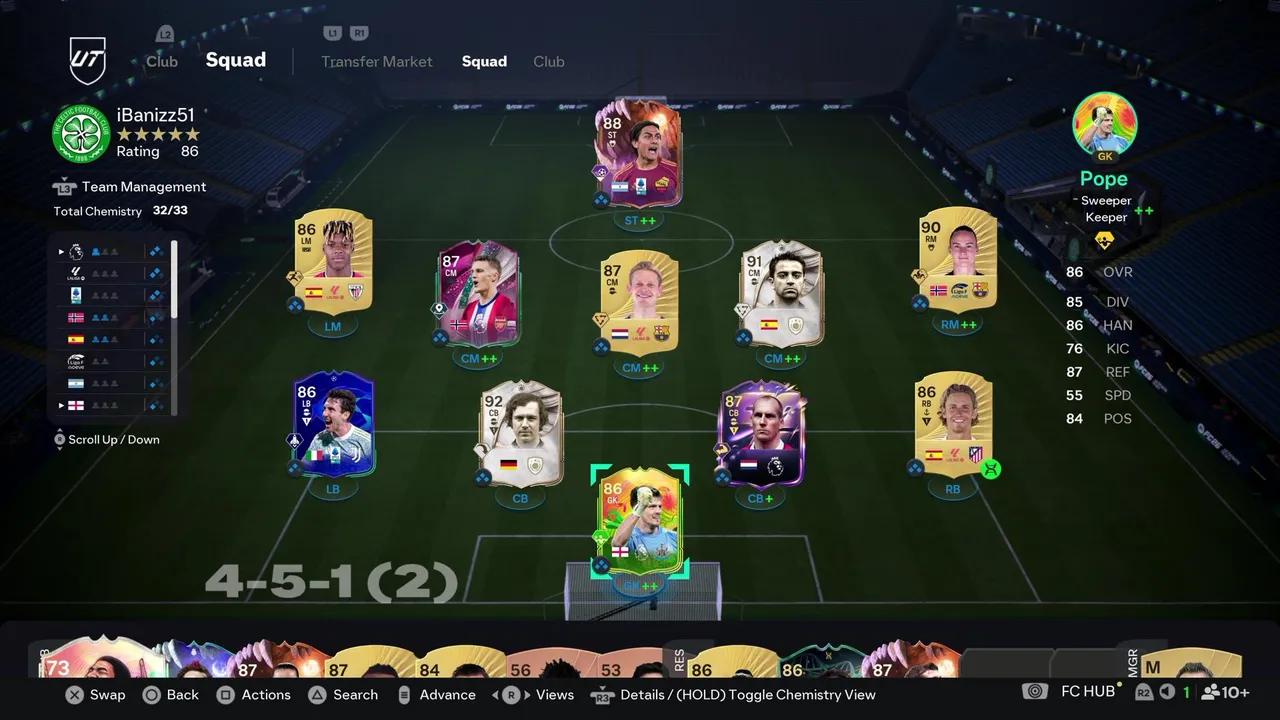Select the Spain flag chemistry row

point(76,339)
